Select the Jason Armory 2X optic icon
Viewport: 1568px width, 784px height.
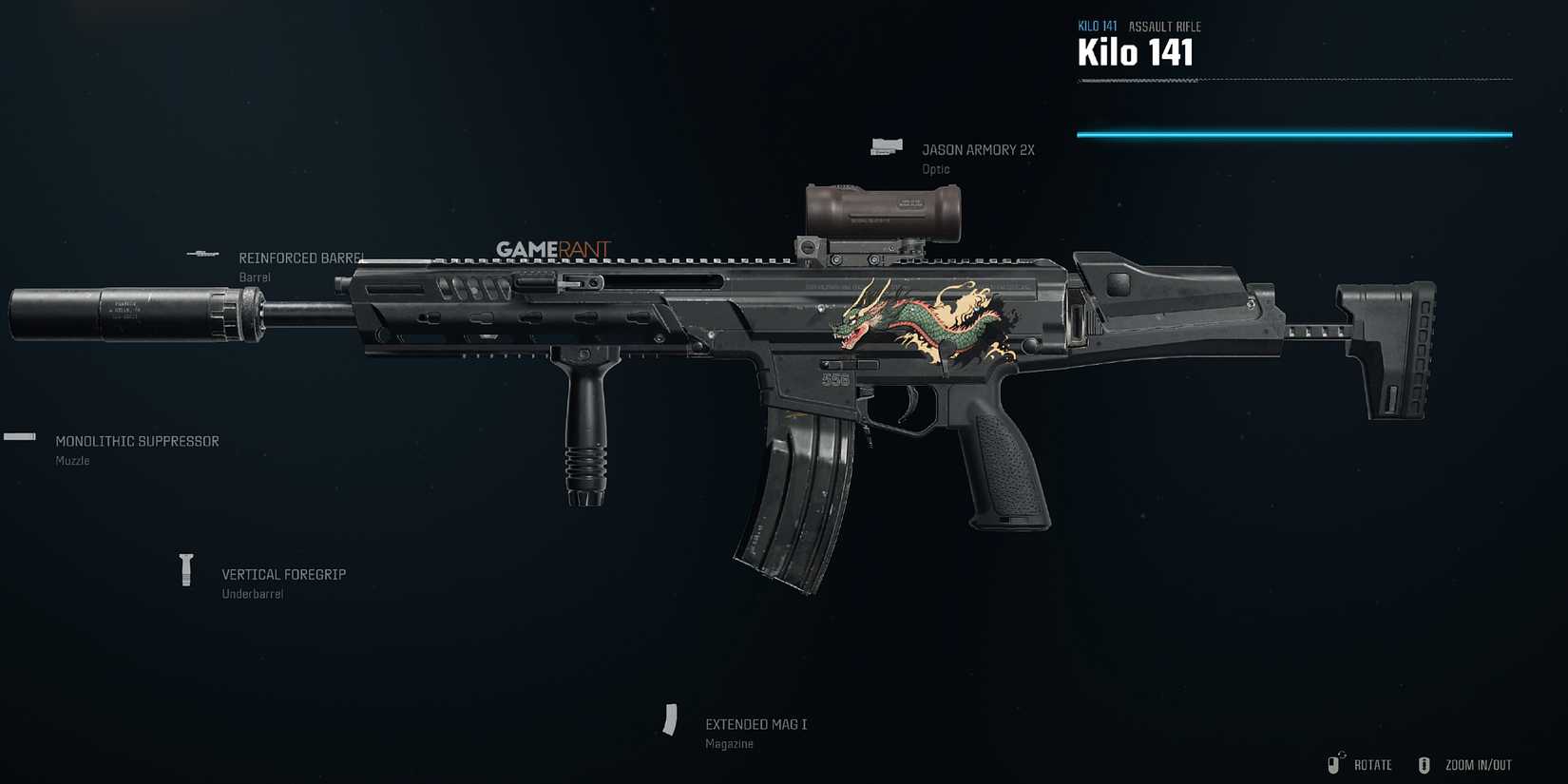coord(887,145)
